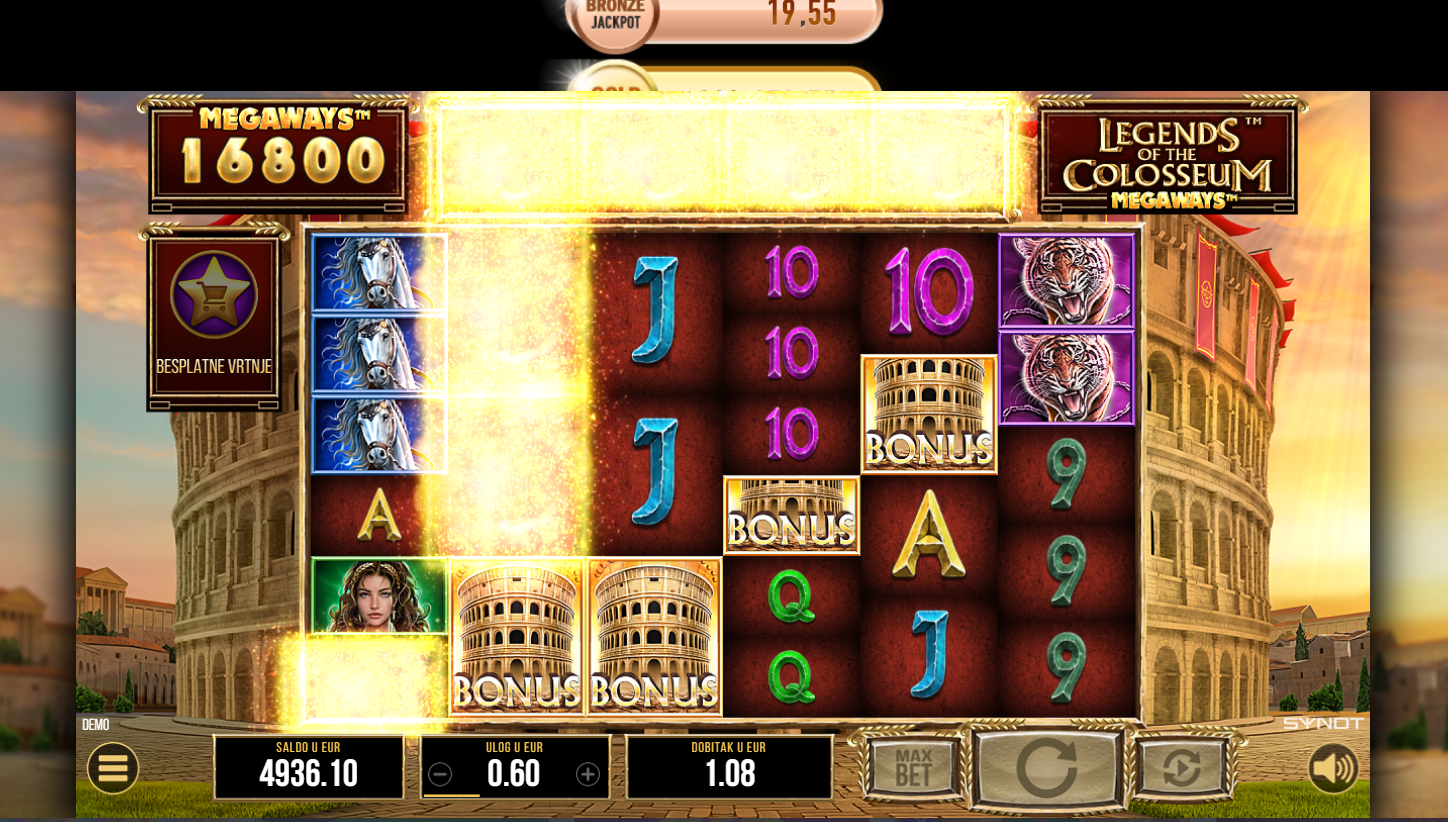This screenshot has width=1448, height=822.
Task: Buy free spins via Besplatne Vrtnje
Action: [214, 318]
